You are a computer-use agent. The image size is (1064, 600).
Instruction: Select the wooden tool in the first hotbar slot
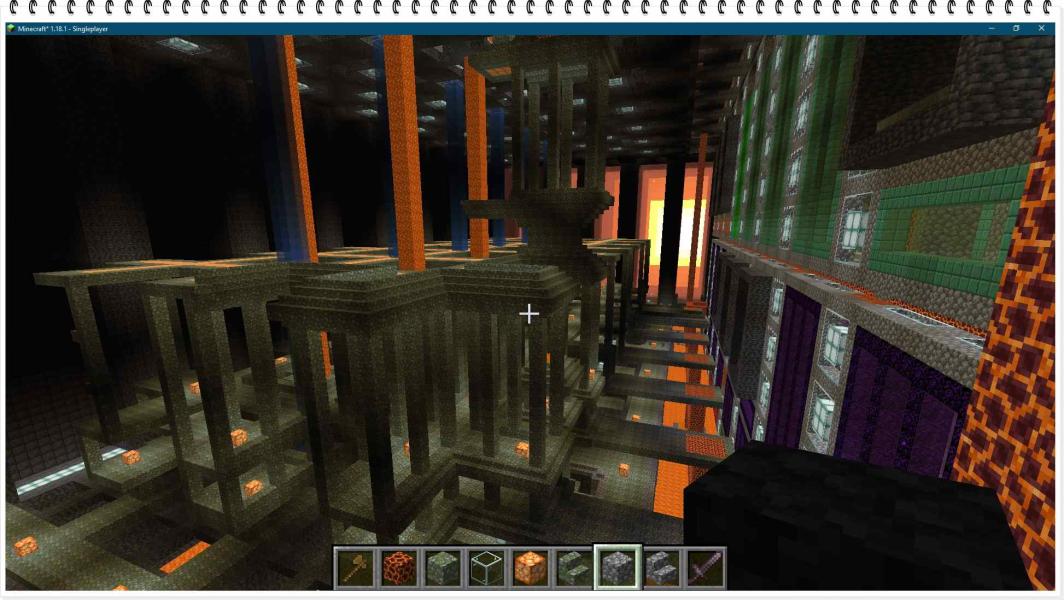click(x=354, y=568)
